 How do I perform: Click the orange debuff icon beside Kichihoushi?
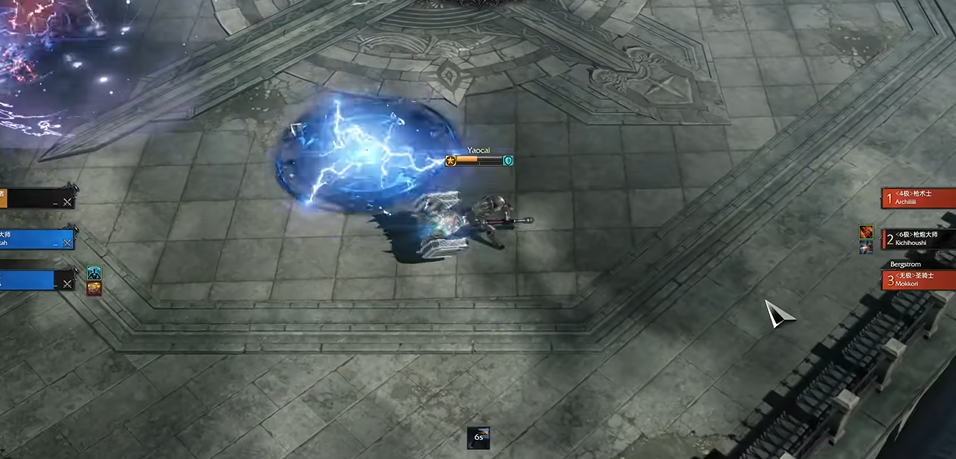click(866, 233)
